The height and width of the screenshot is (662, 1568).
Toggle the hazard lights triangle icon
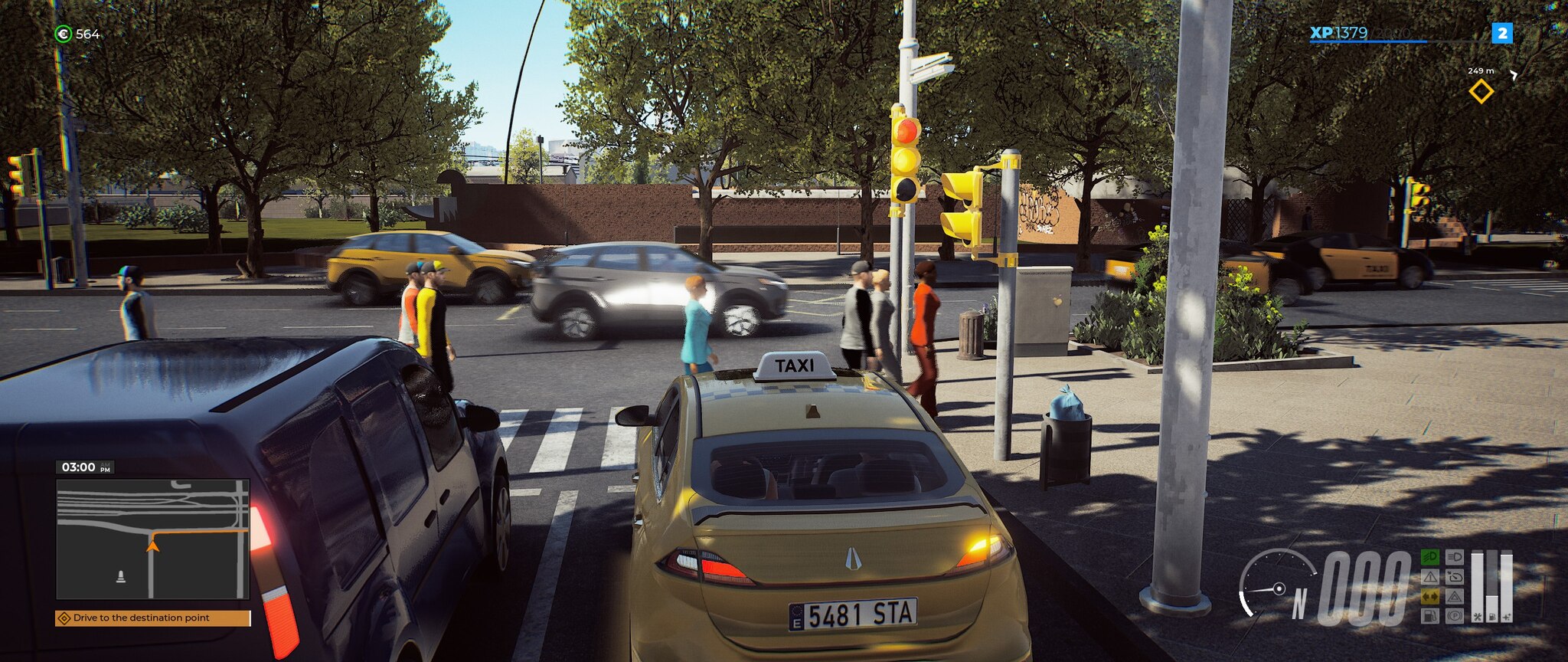[x=1455, y=596]
